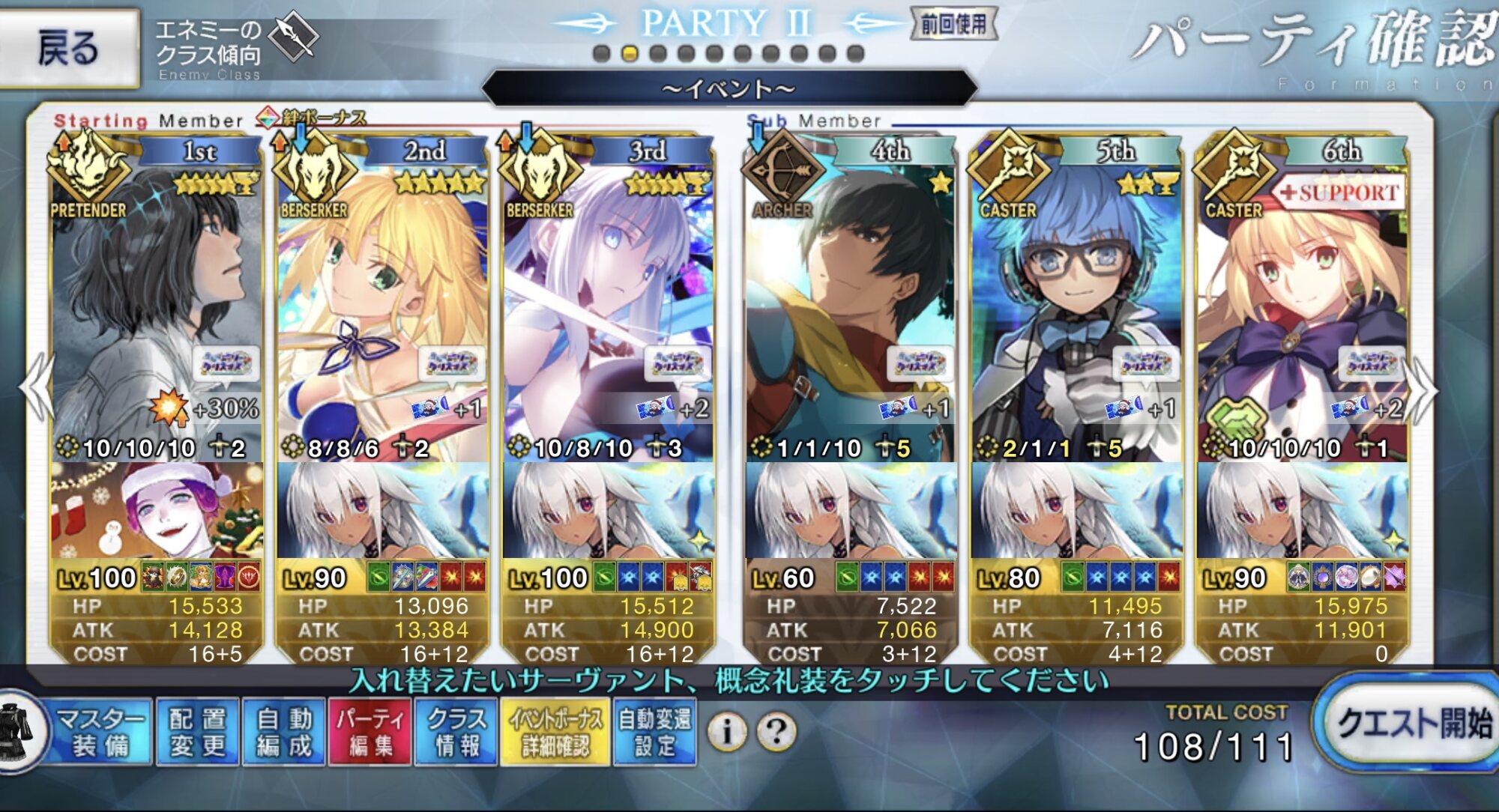This screenshot has width=1499, height=812.
Task: Open 自動変還設定 settings
Action: point(654,732)
